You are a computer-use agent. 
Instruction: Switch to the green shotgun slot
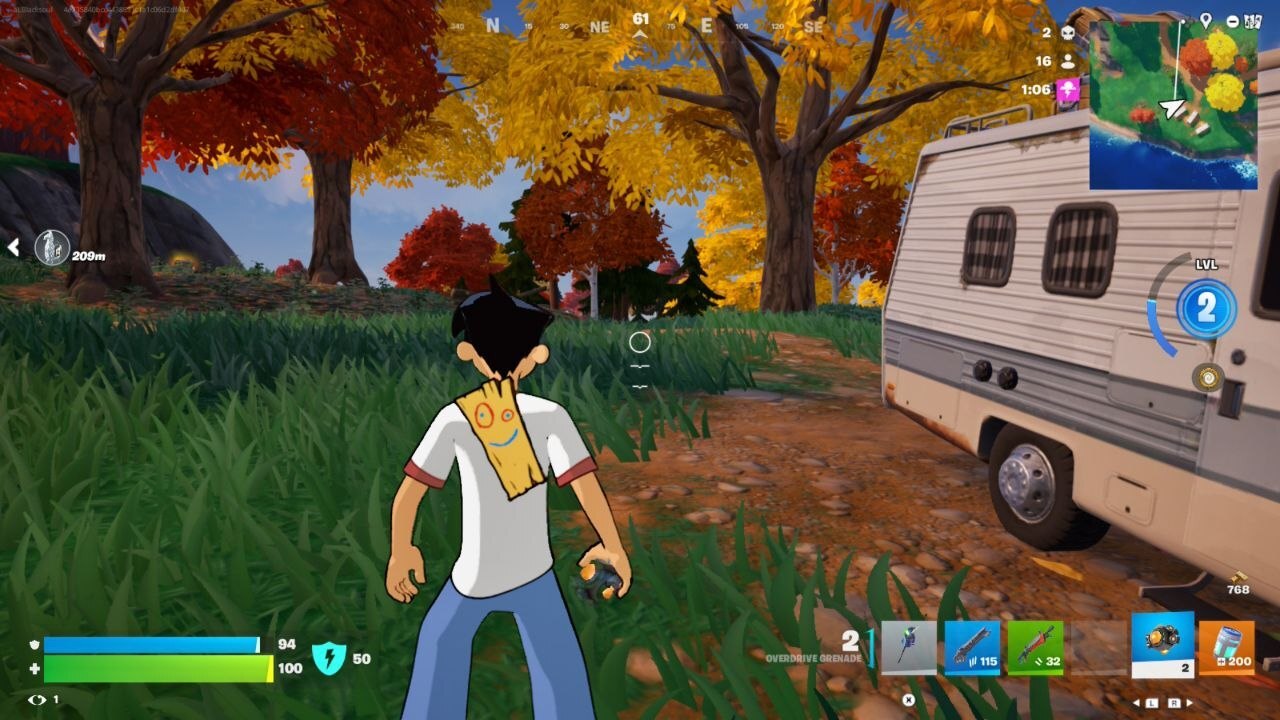(1035, 647)
